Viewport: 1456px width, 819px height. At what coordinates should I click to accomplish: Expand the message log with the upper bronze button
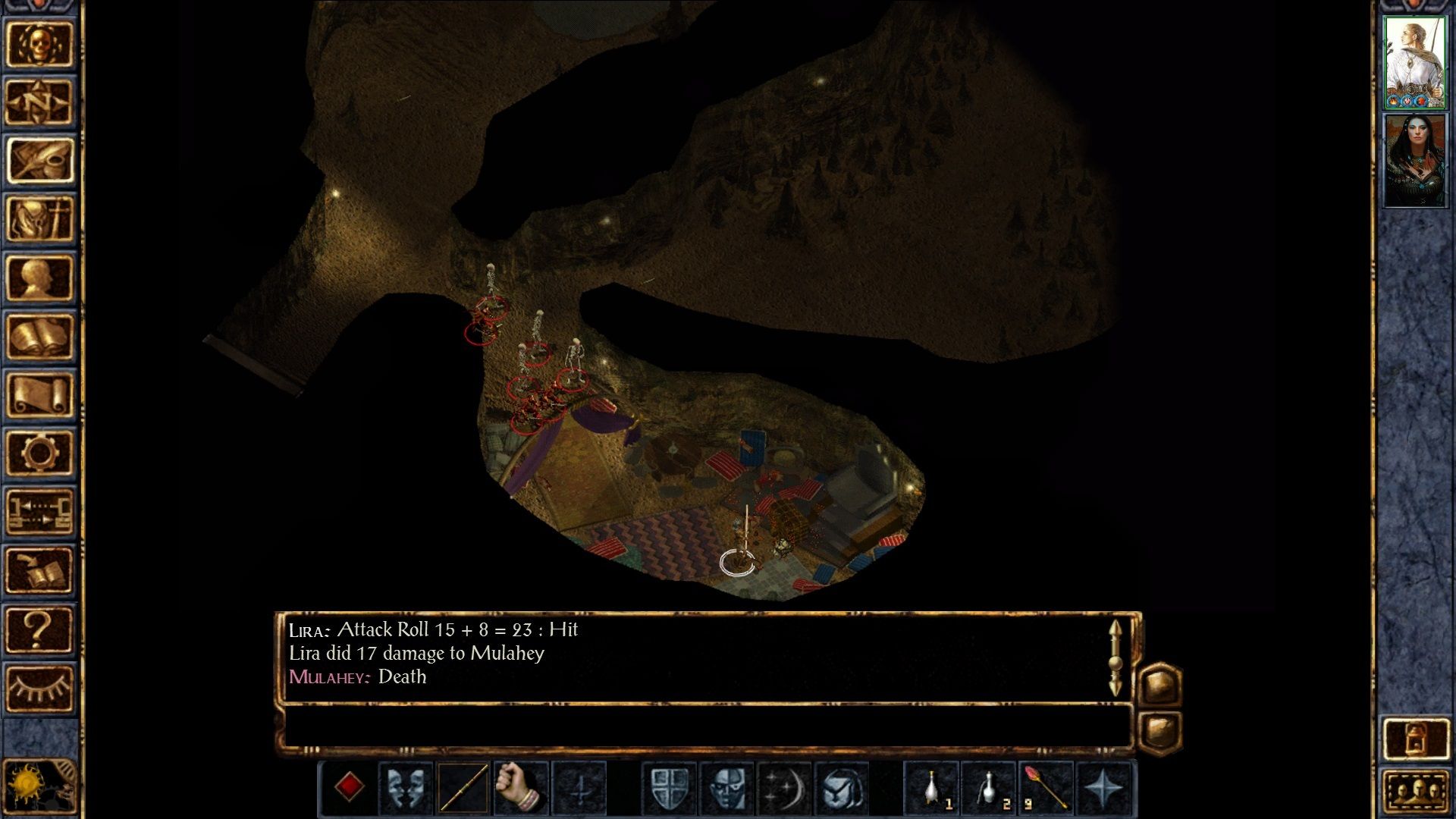tap(1159, 686)
